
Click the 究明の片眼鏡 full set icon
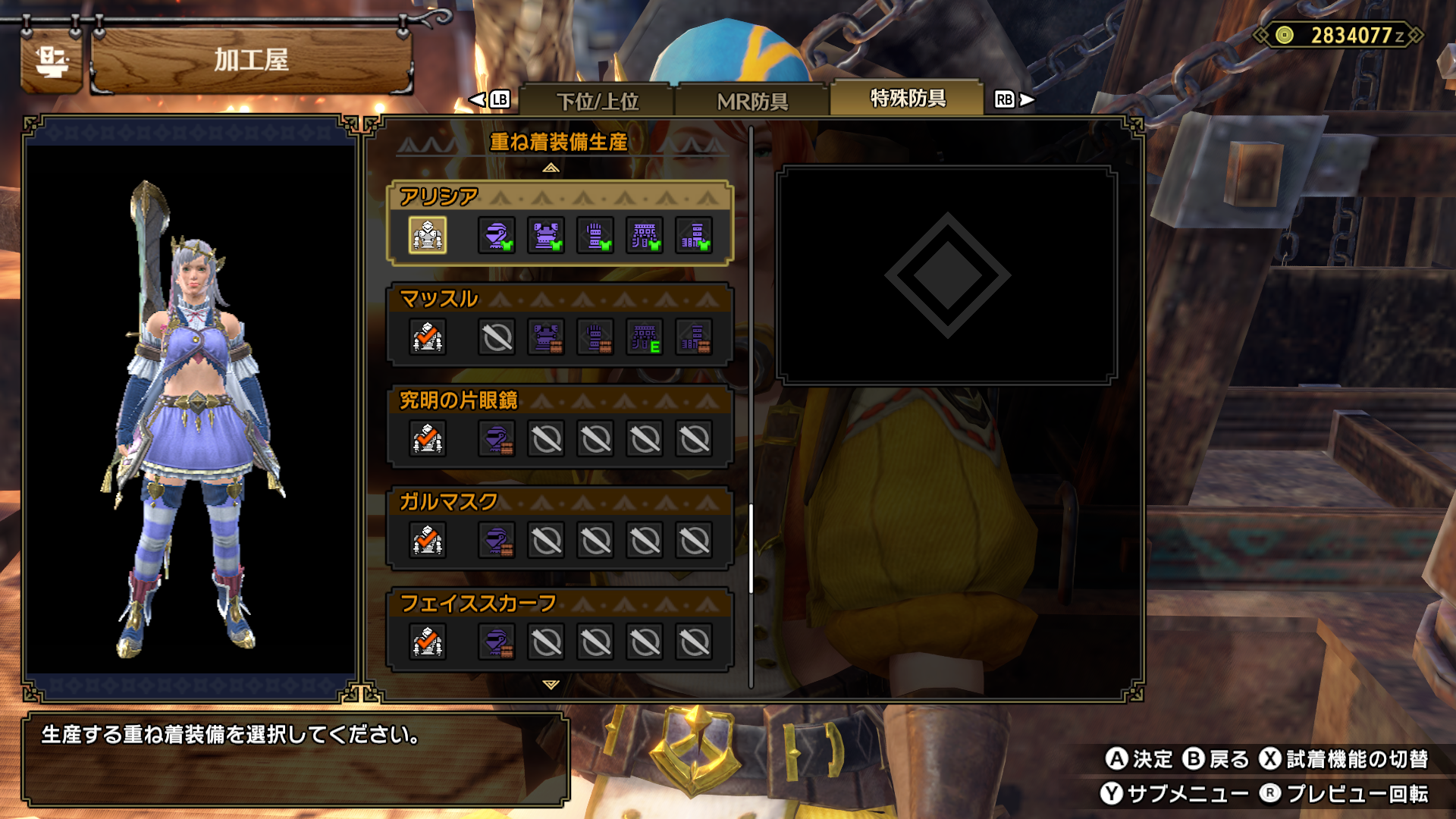[x=428, y=438]
